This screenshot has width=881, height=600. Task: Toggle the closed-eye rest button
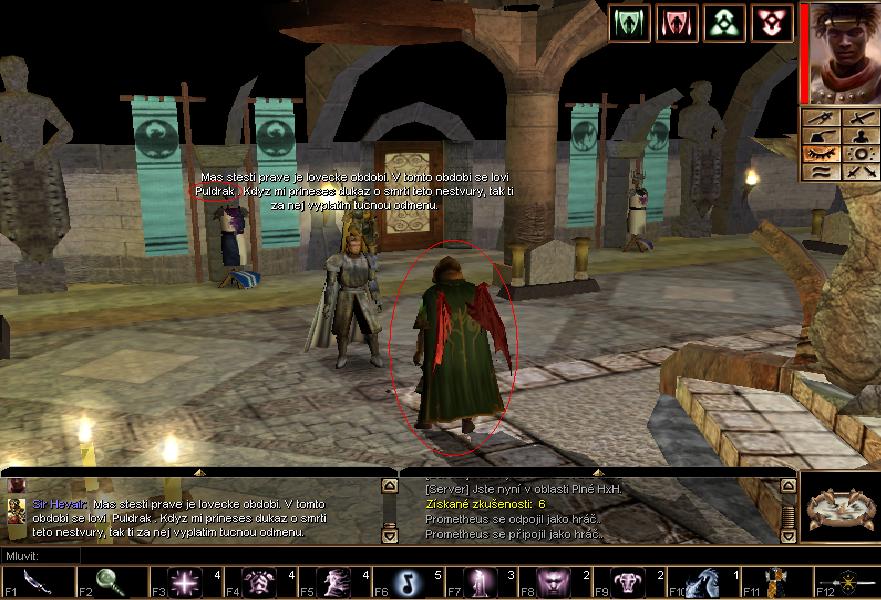(x=821, y=155)
